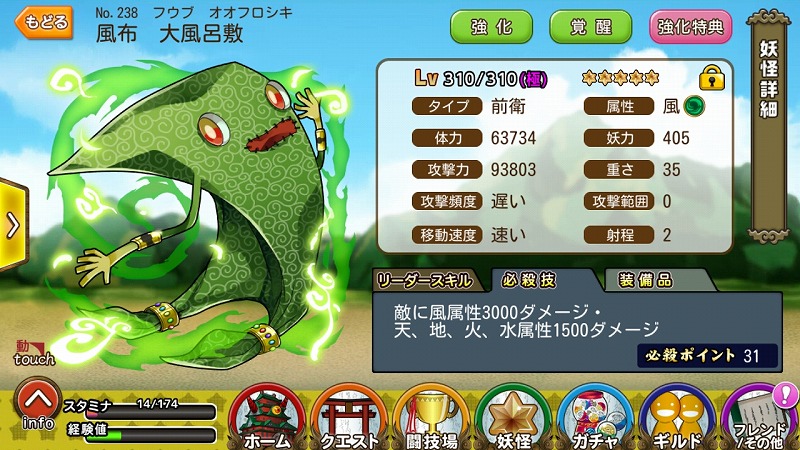Show the 強化特典 bonus info
This screenshot has width=800, height=450.
(690, 27)
